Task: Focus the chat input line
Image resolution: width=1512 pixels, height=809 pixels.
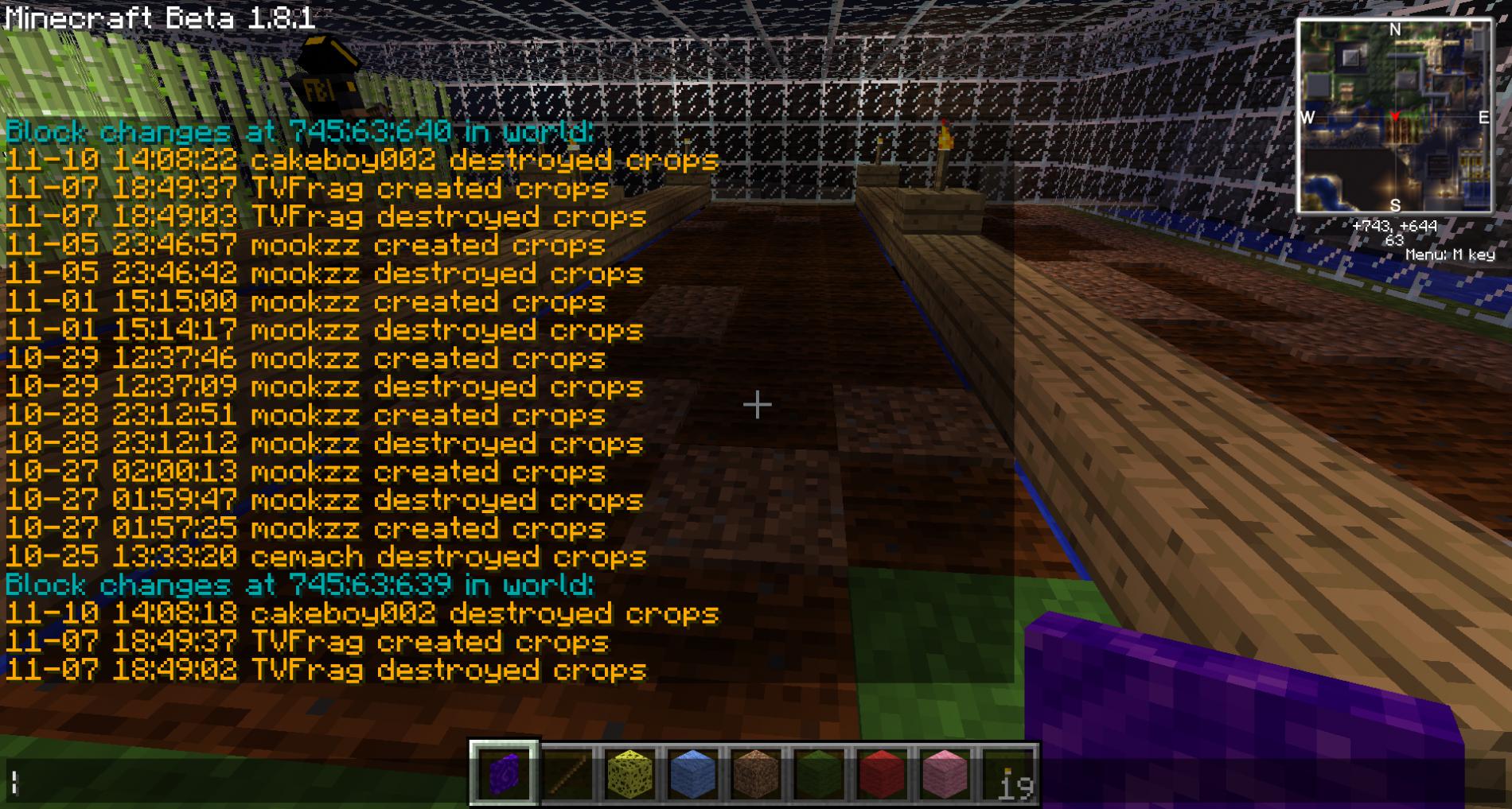Action: [x=239, y=784]
